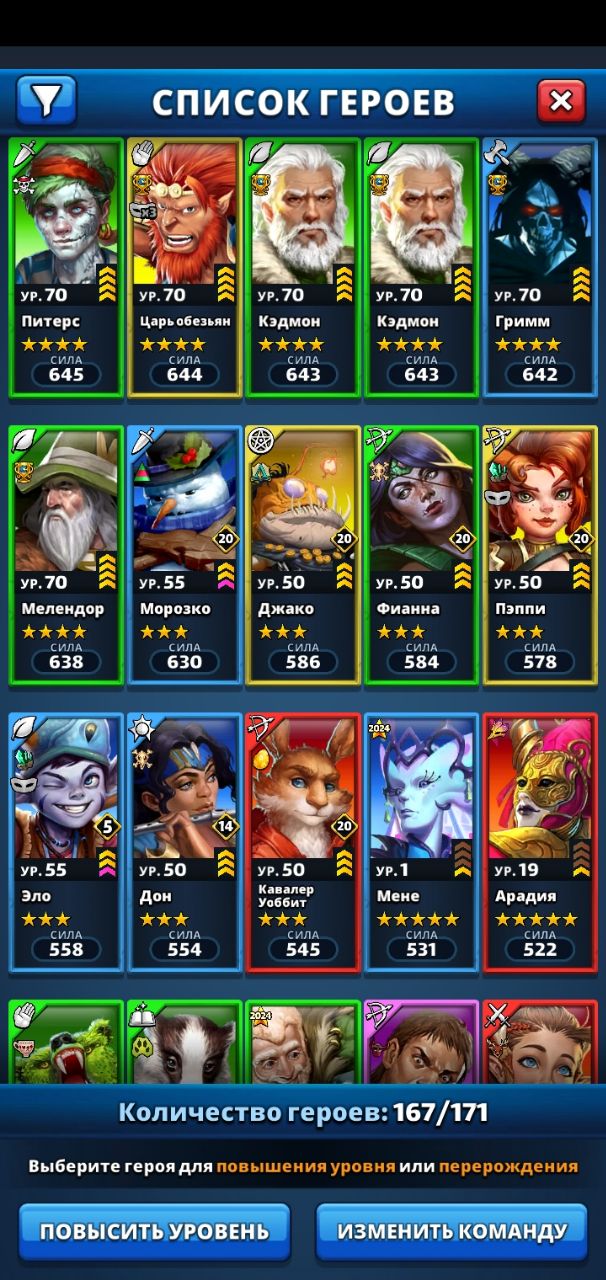
Task: Close the hero list with red X
Action: 561,100
